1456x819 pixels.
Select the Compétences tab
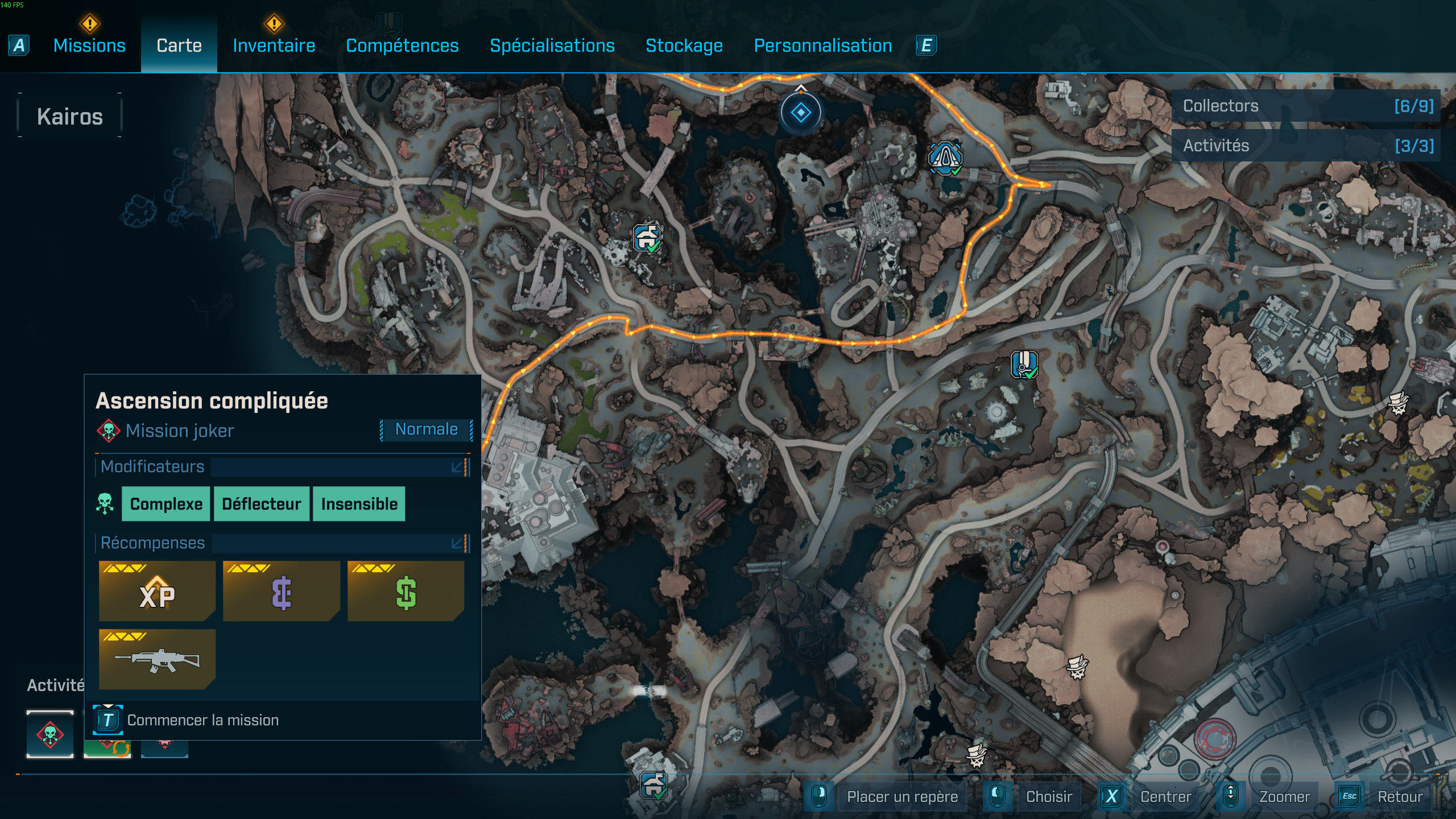[x=402, y=45]
